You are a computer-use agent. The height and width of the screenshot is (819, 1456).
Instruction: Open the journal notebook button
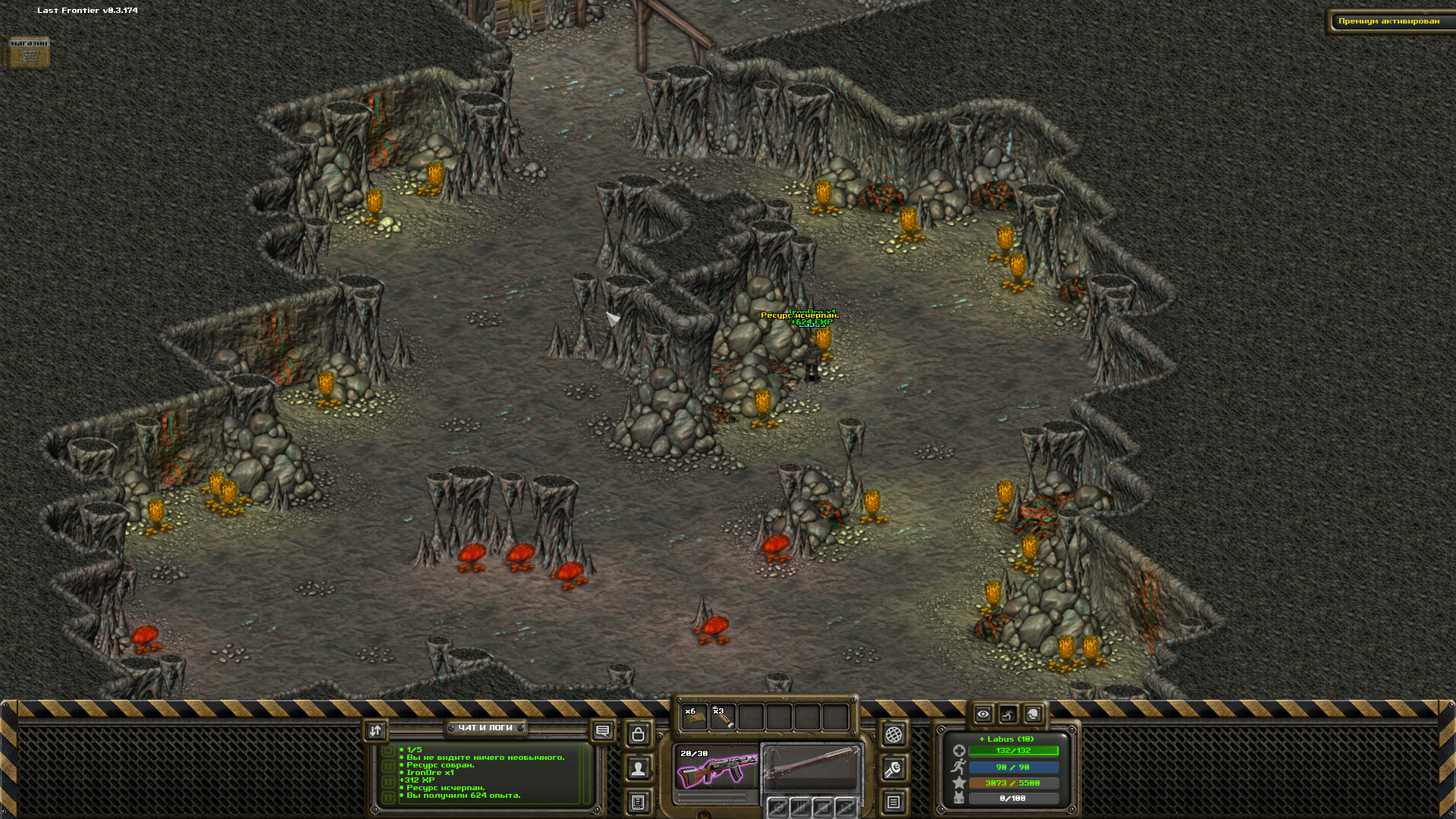639,802
